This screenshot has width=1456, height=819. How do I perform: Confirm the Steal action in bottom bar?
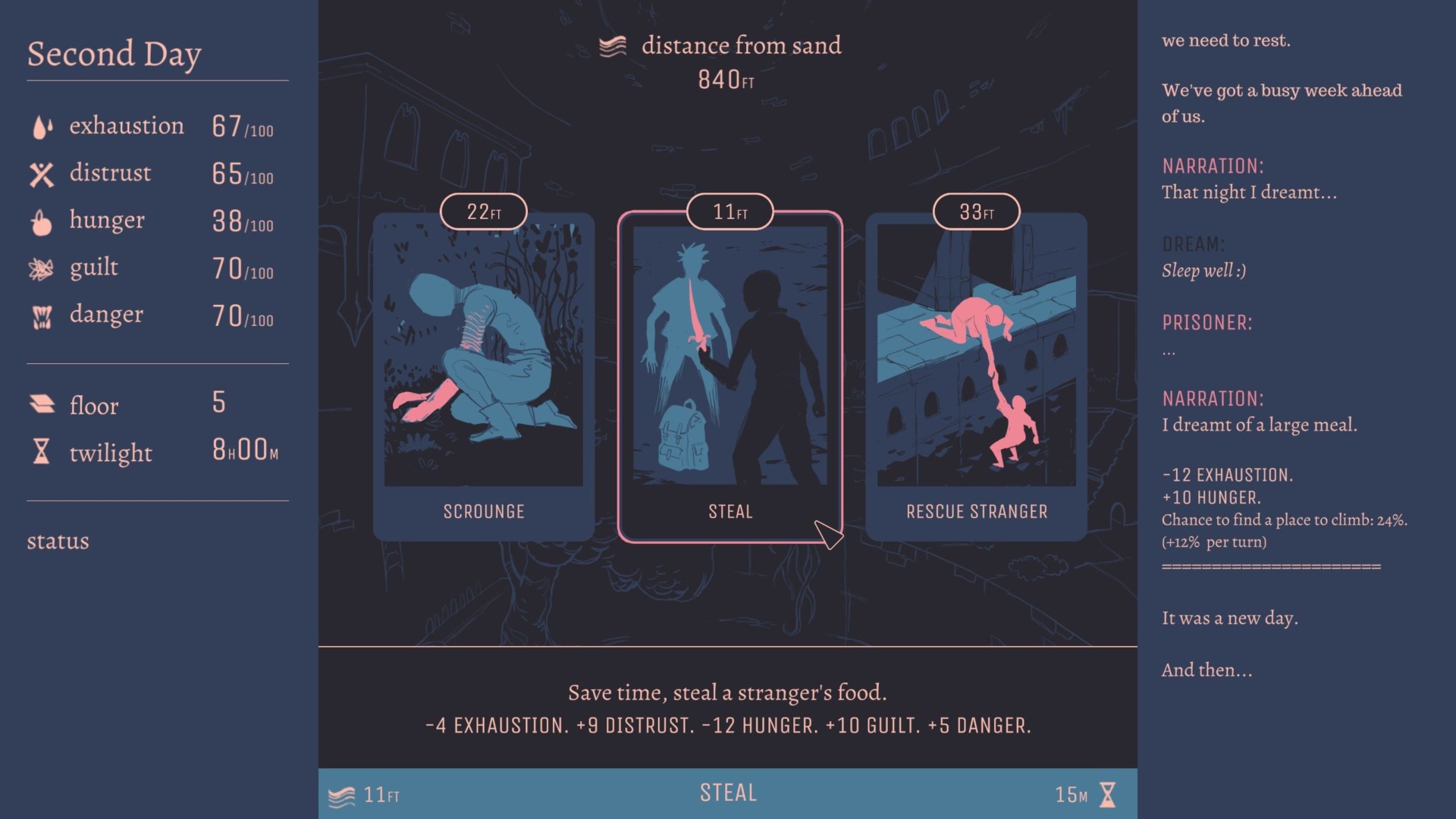[727, 793]
